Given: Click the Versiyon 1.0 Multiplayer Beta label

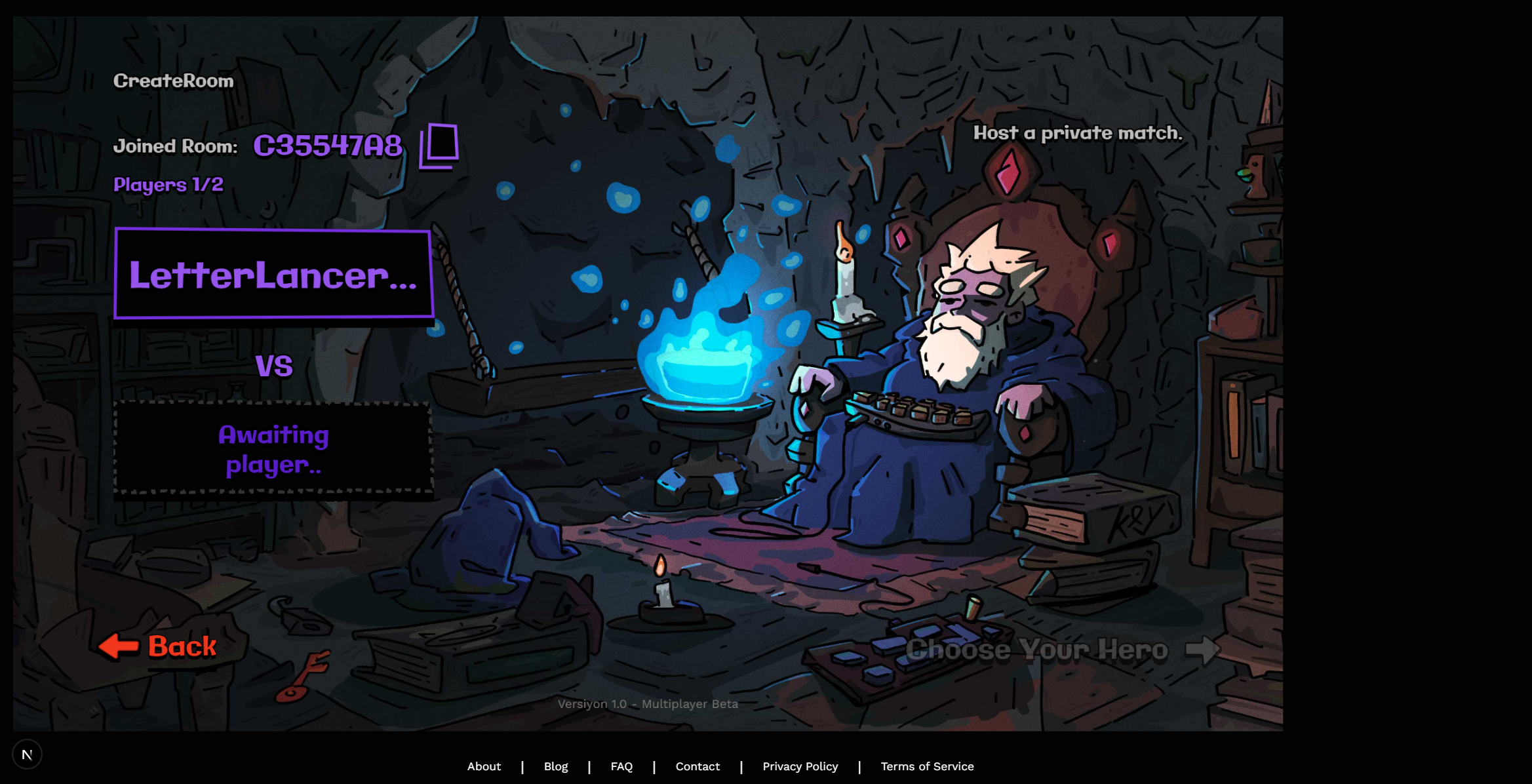Looking at the screenshot, I should 647,703.
